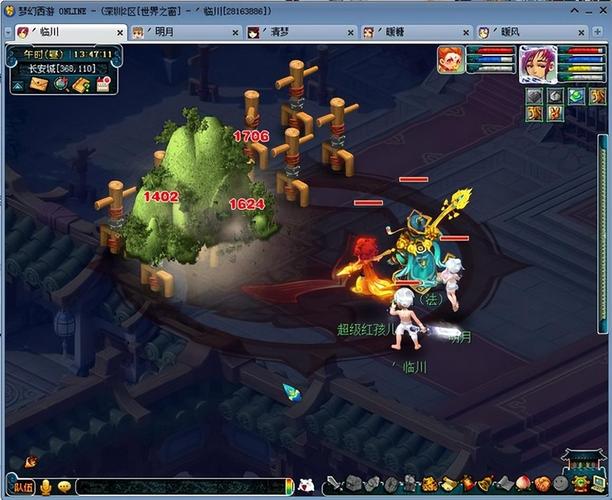The height and width of the screenshot is (500, 612).
Task: Open the mail envelope icon
Action: [39, 85]
